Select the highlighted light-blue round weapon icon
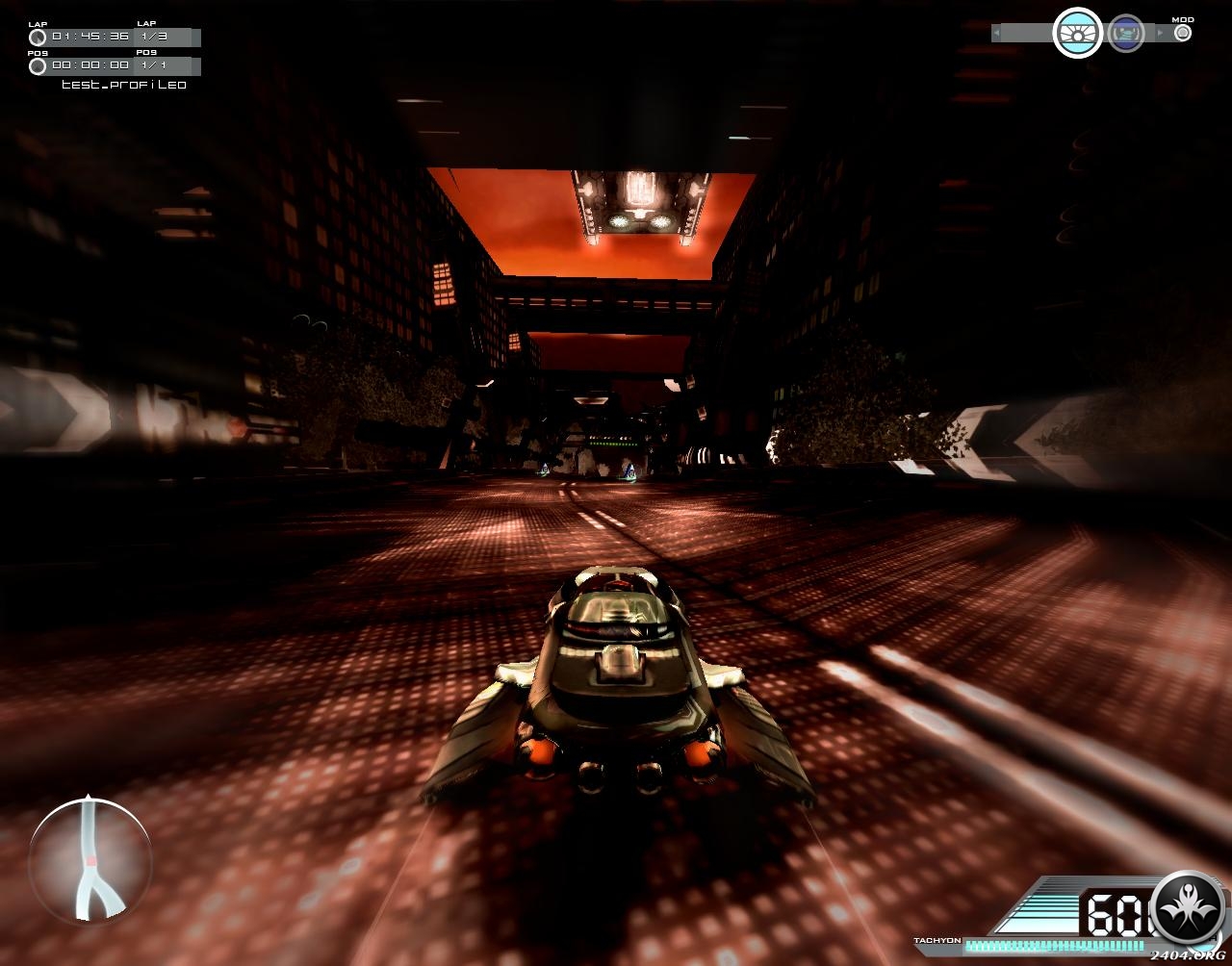Screen dimensions: 1232x966 point(1077,34)
